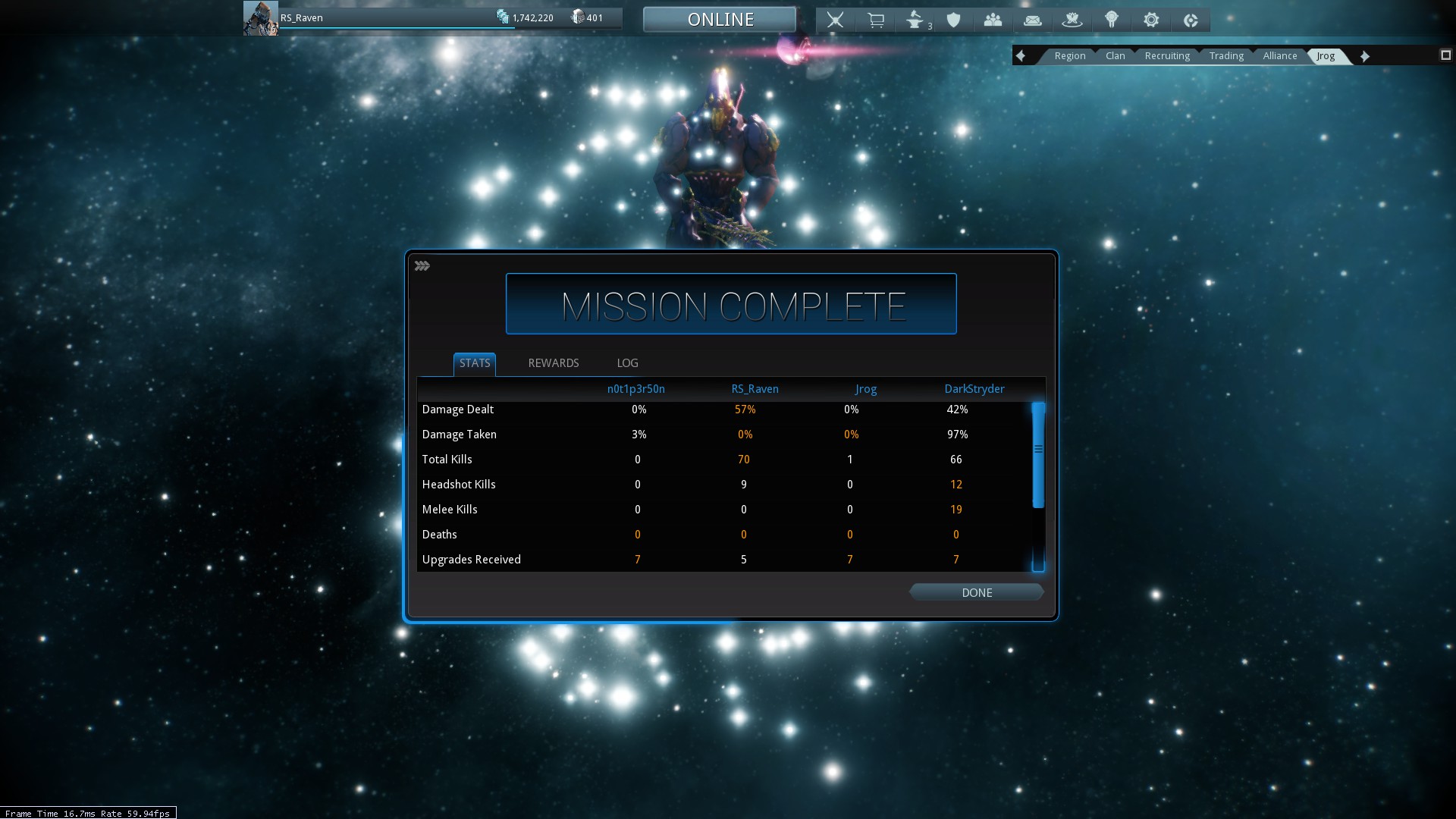
Task: Switch to the REWARDS tab
Action: 554,363
